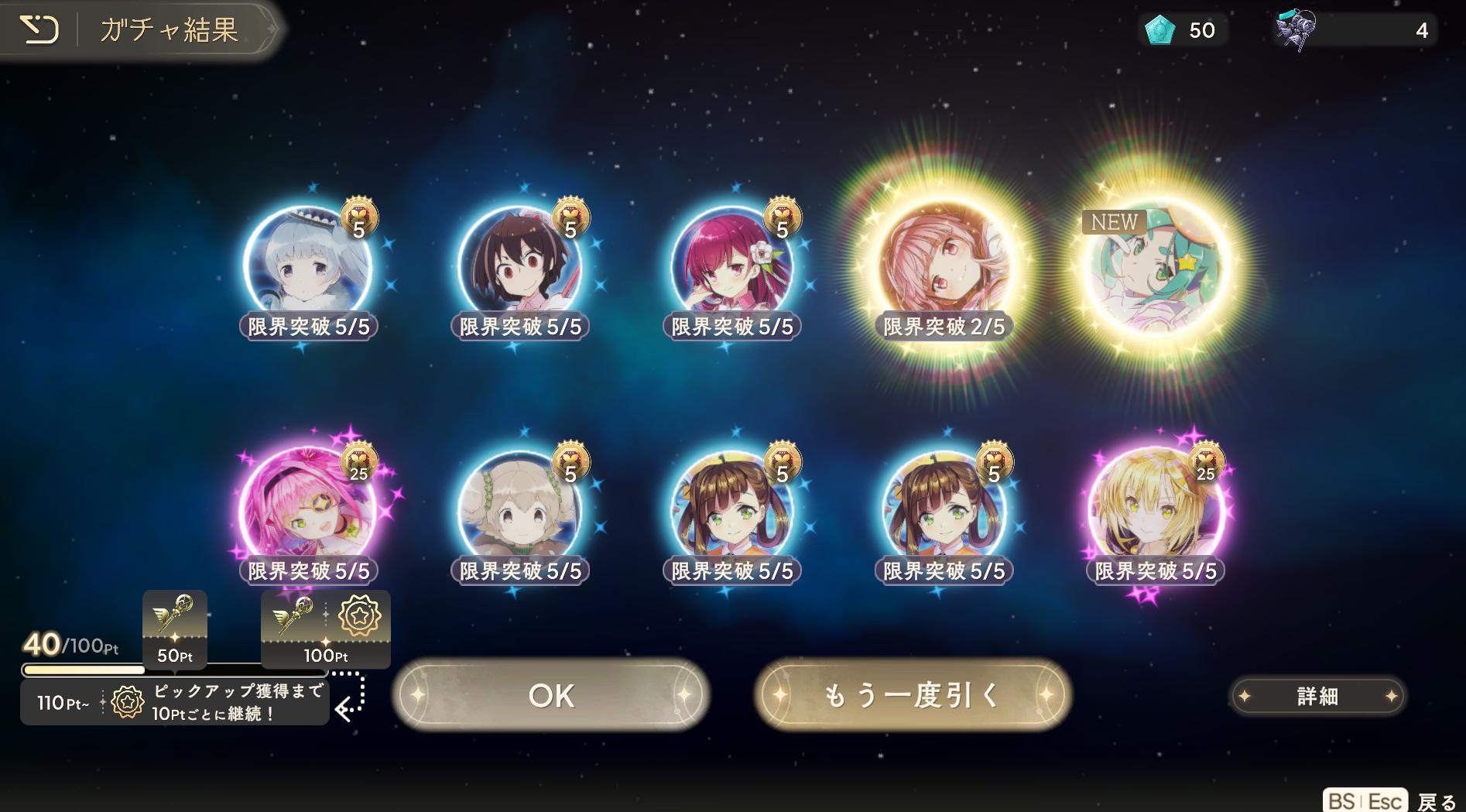
Task: Confirm results with the OK button
Action: [550, 695]
